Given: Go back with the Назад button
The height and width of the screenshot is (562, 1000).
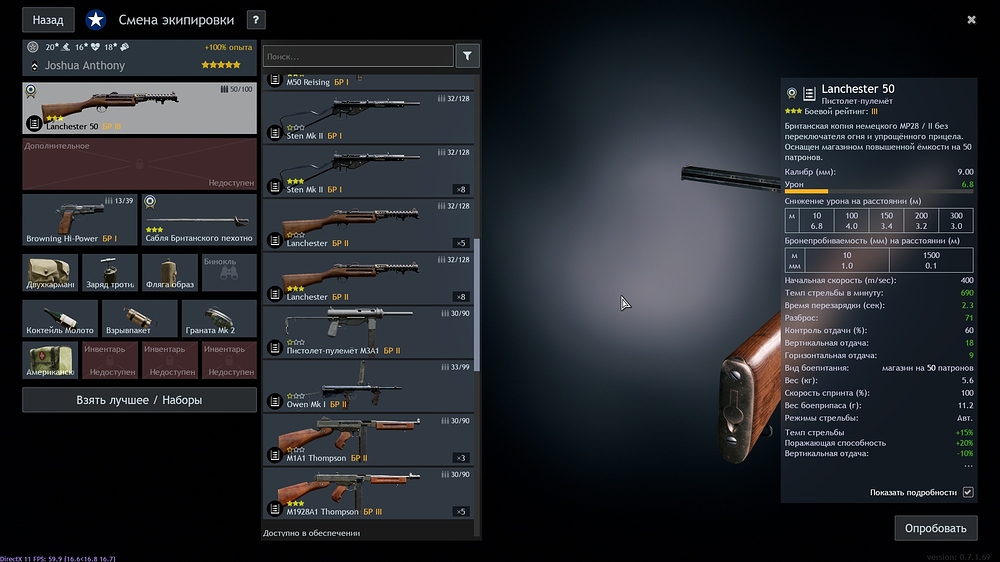Looking at the screenshot, I should [x=48, y=19].
